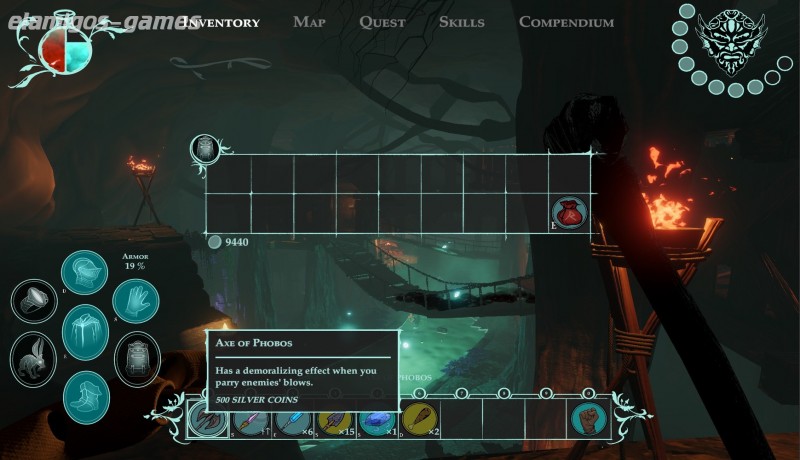Image resolution: width=800 pixels, height=460 pixels.
Task: Select the ring equipment slot
Action: click(34, 302)
